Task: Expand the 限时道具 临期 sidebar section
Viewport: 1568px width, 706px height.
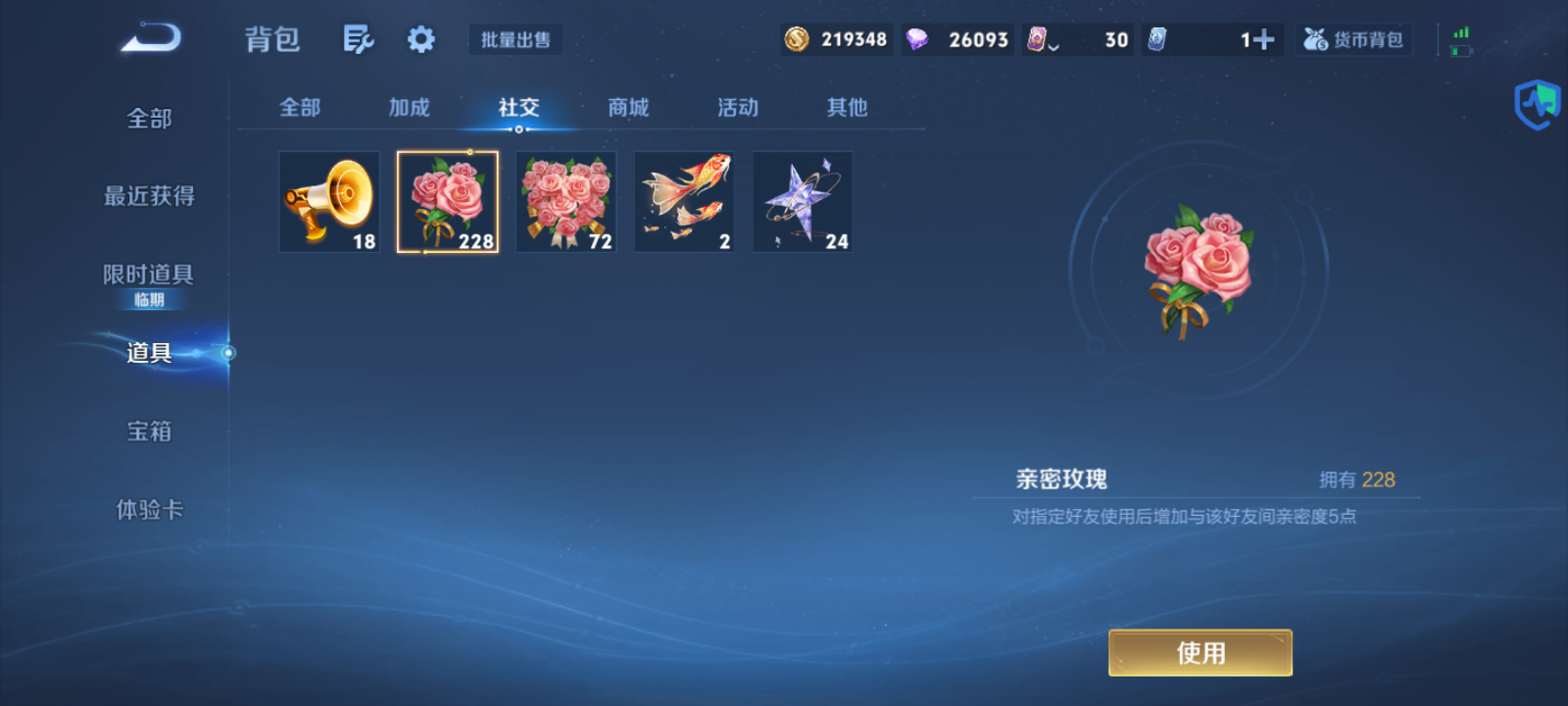Action: [149, 284]
